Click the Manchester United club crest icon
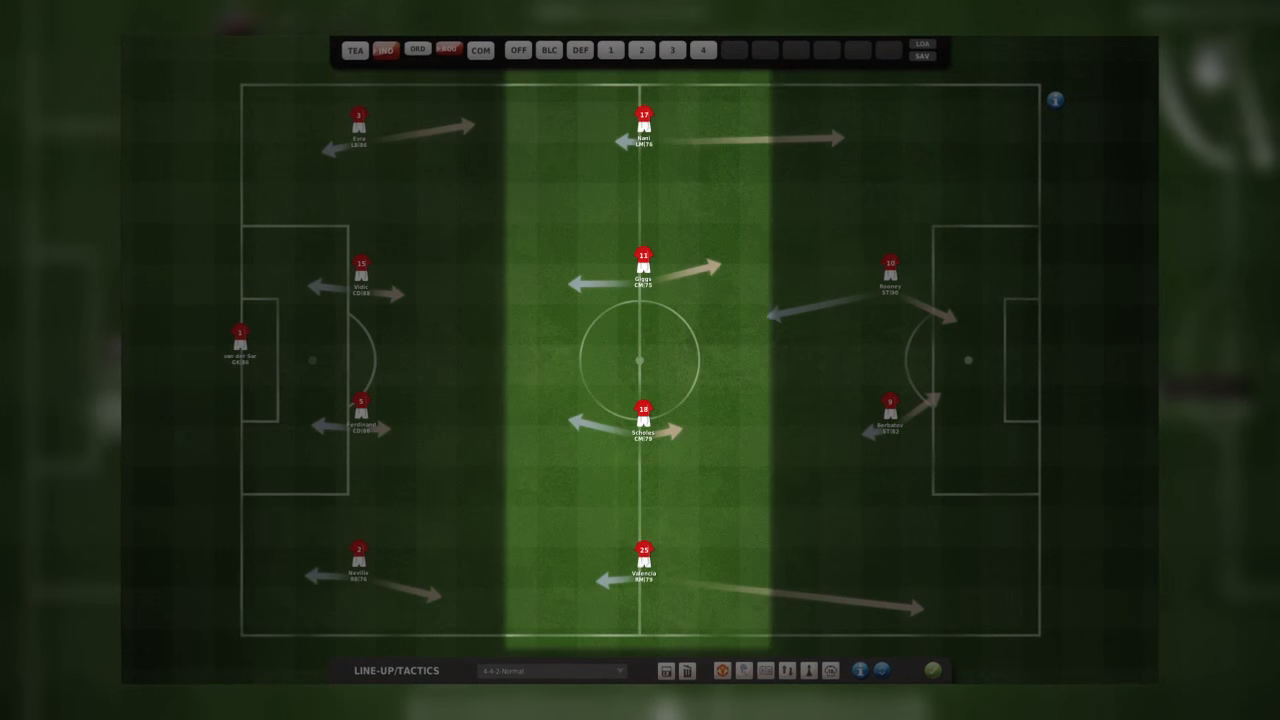The height and width of the screenshot is (720, 1280). coord(722,671)
